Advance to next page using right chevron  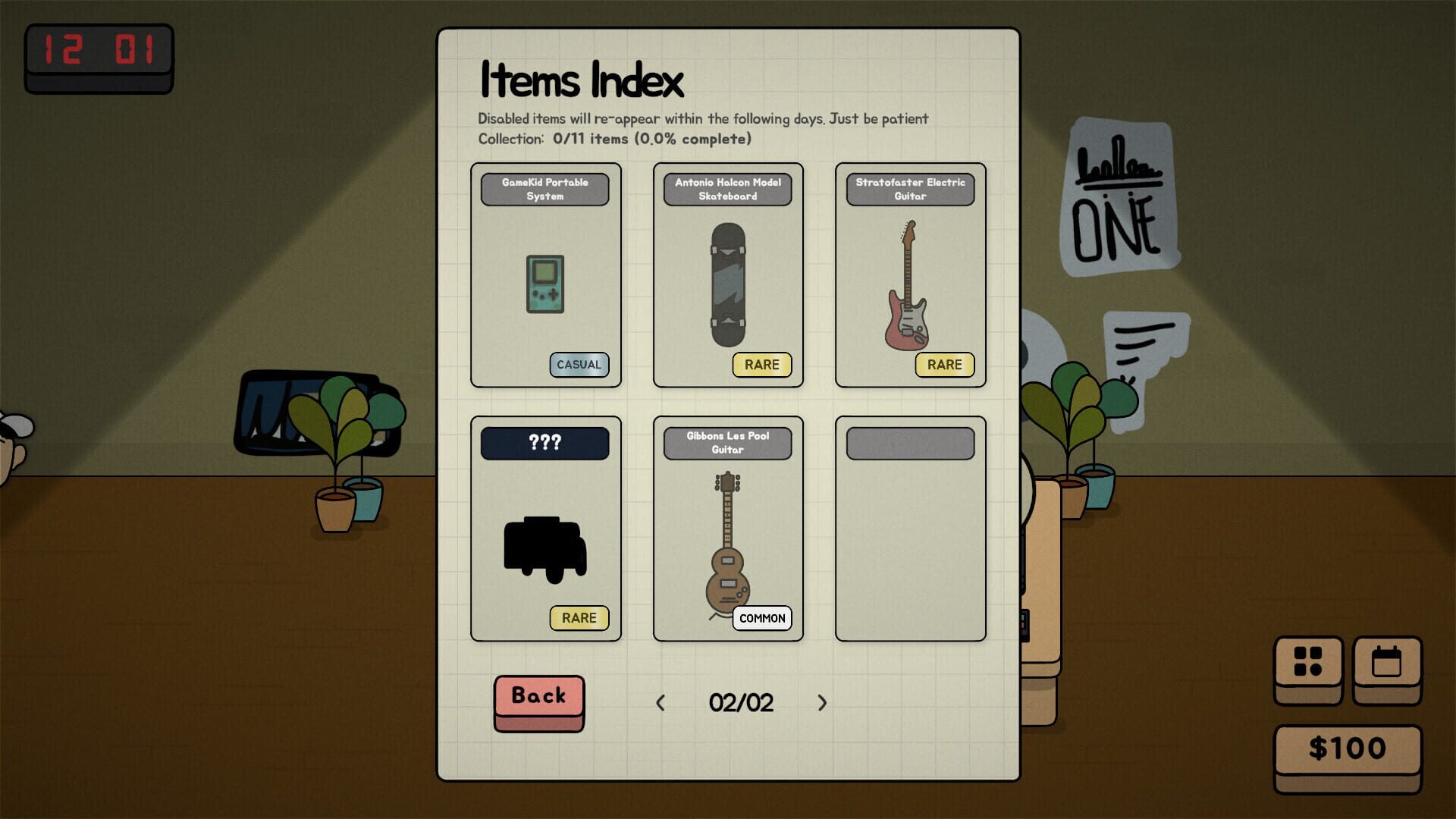[x=824, y=702]
